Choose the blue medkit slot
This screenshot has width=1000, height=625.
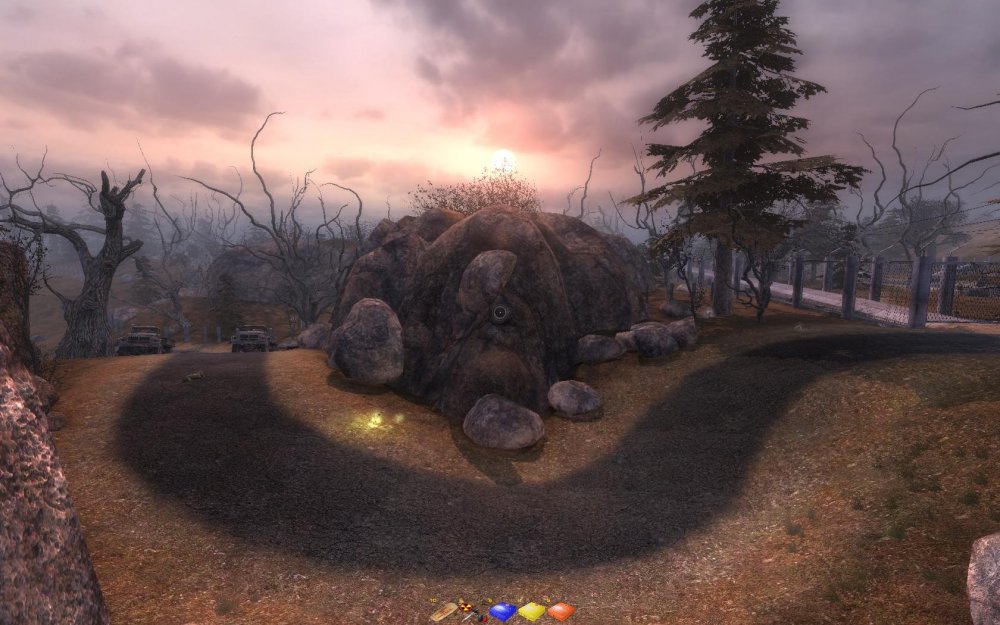(502, 611)
